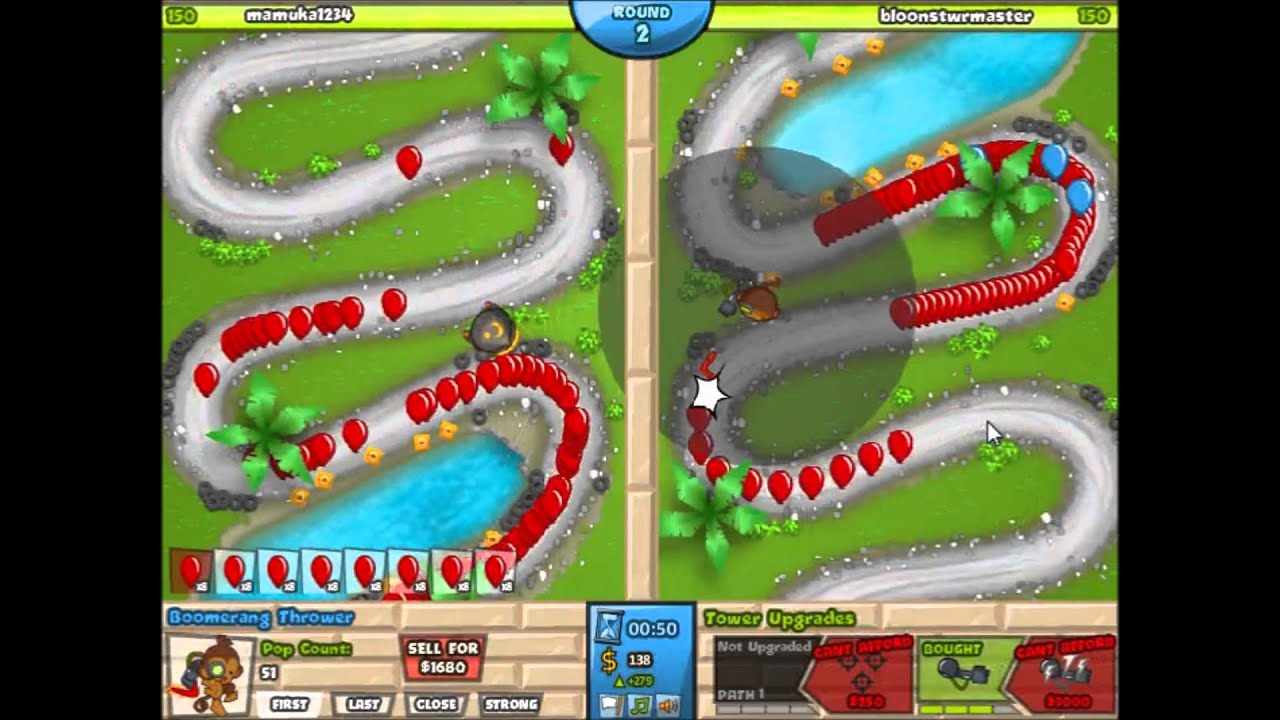Image resolution: width=1280 pixels, height=720 pixels.
Task: Choose Last targeting priority
Action: tap(363, 704)
